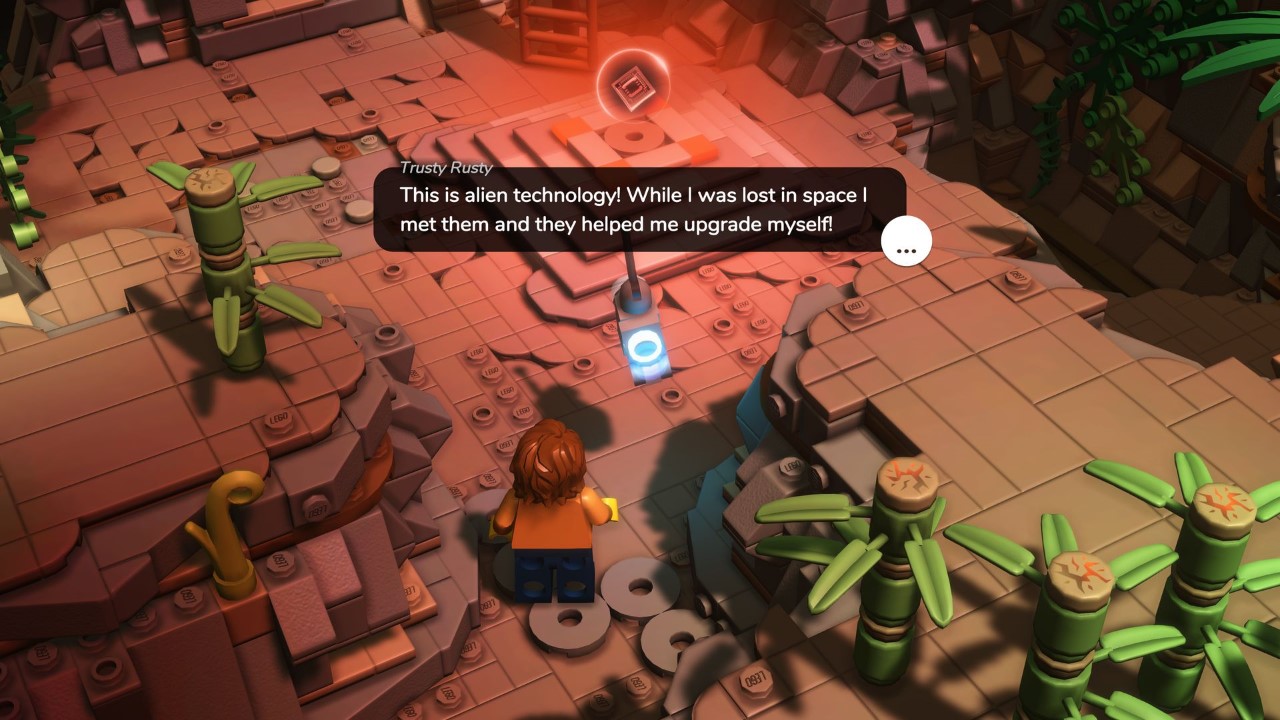This screenshot has width=1280, height=720.
Task: Click the Trusty Rusty speaker name label
Action: (445, 168)
